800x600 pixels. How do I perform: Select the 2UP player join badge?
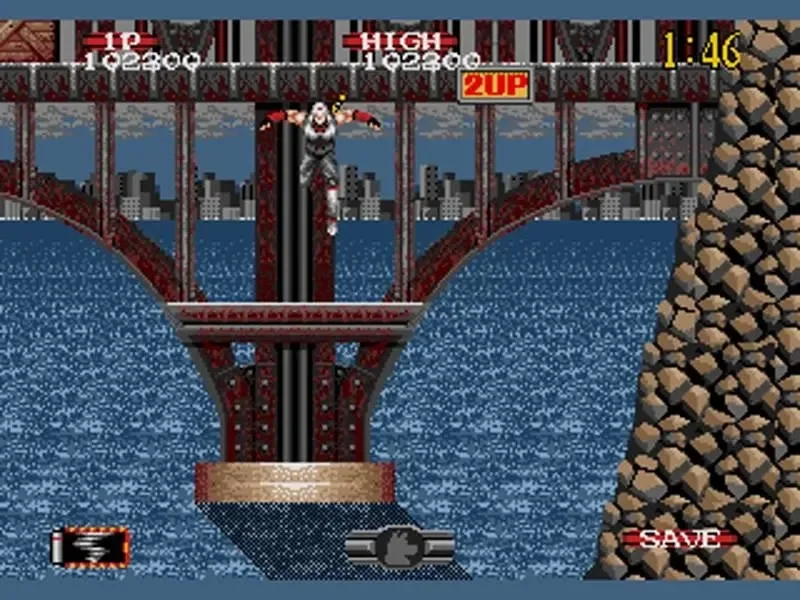click(x=494, y=85)
